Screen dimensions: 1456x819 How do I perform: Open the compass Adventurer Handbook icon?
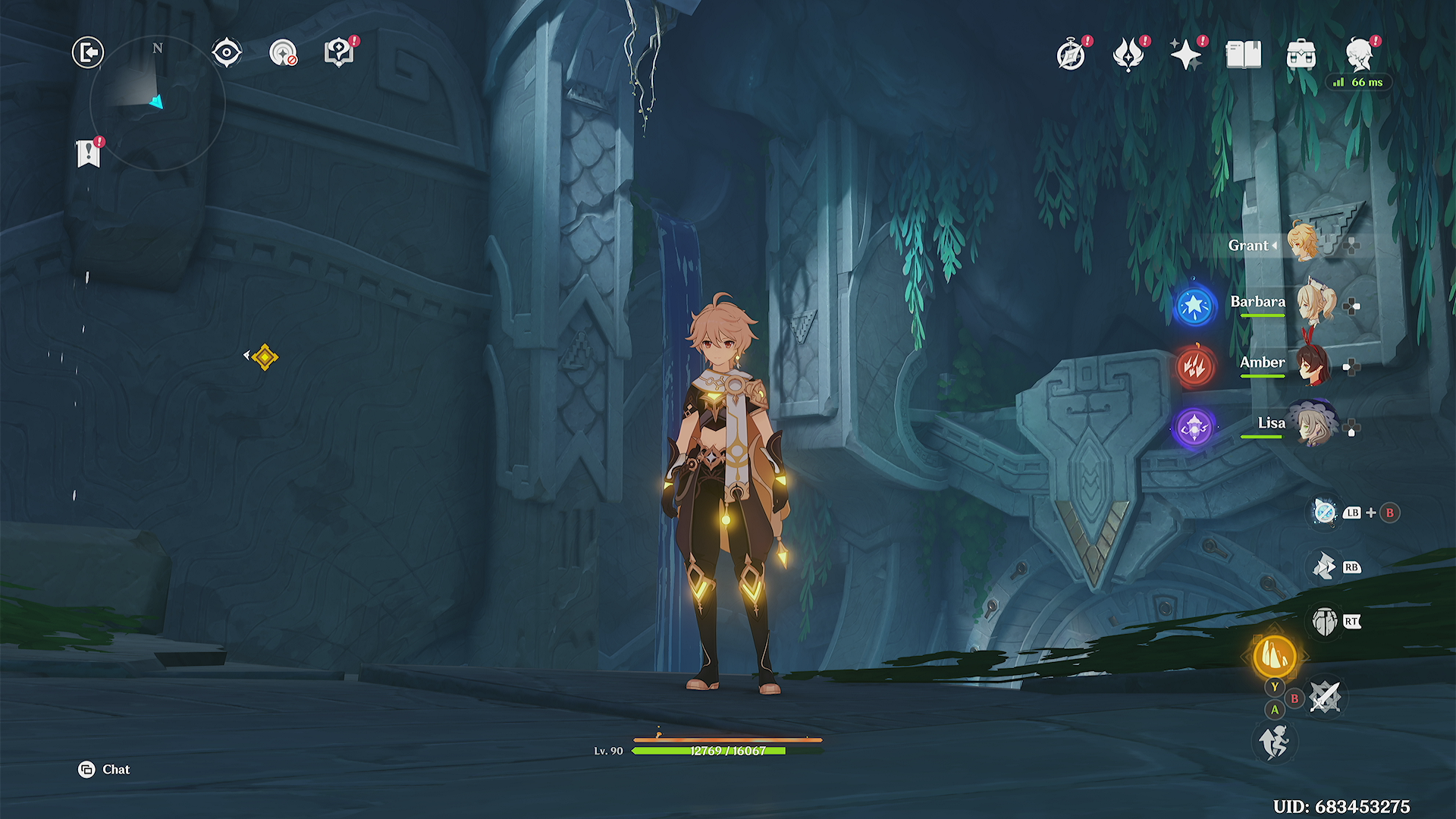[x=1071, y=55]
